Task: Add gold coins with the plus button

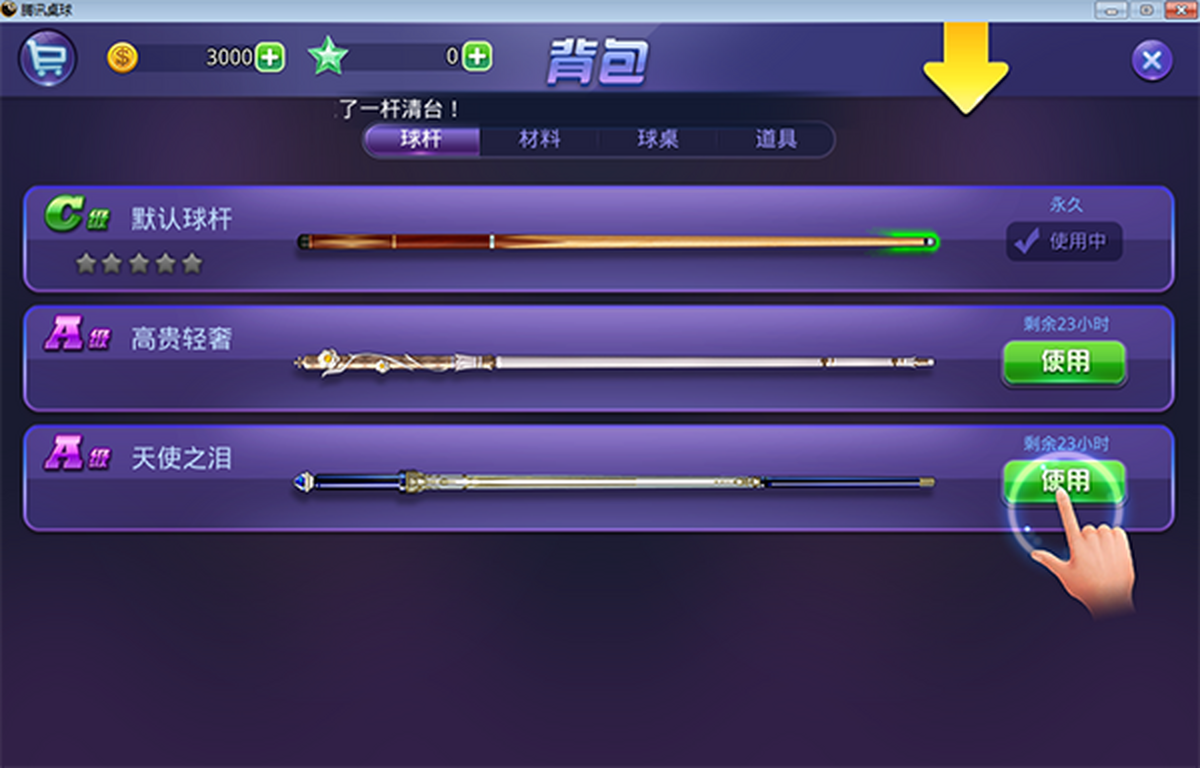Action: (270, 57)
